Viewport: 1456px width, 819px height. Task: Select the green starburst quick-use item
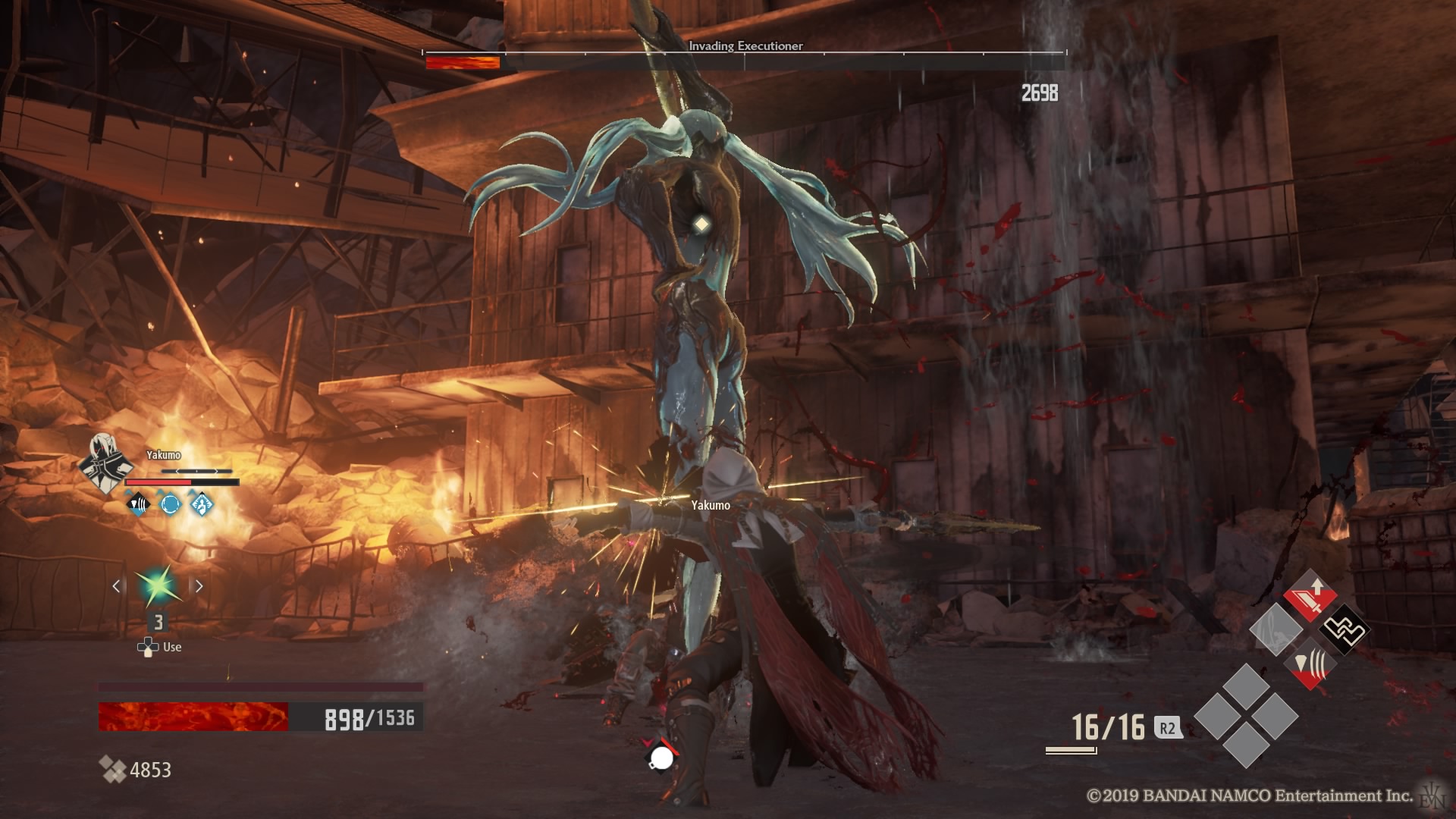158,586
